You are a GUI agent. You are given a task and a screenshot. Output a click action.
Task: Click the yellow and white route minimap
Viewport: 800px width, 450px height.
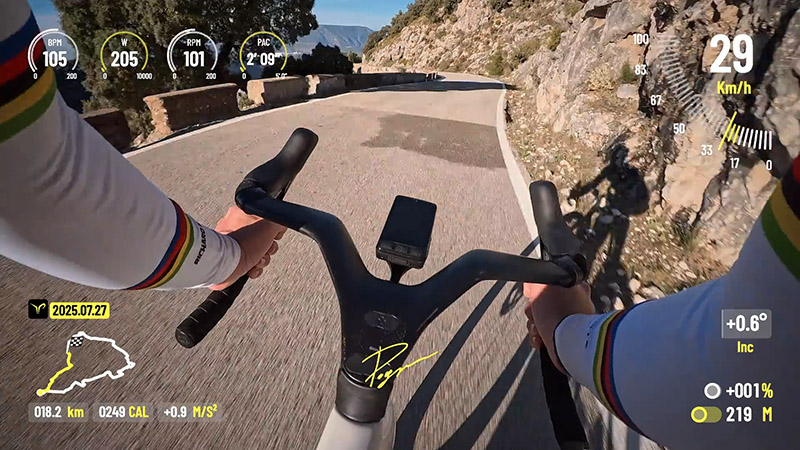85,363
